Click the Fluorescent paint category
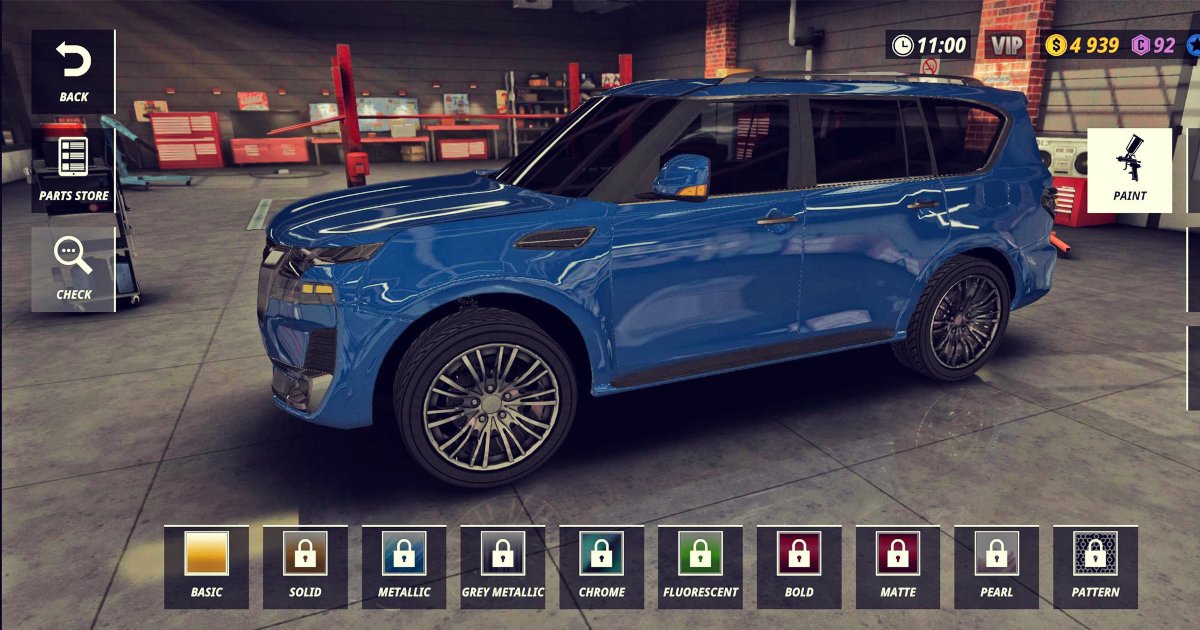The width and height of the screenshot is (1200, 630). (700, 566)
